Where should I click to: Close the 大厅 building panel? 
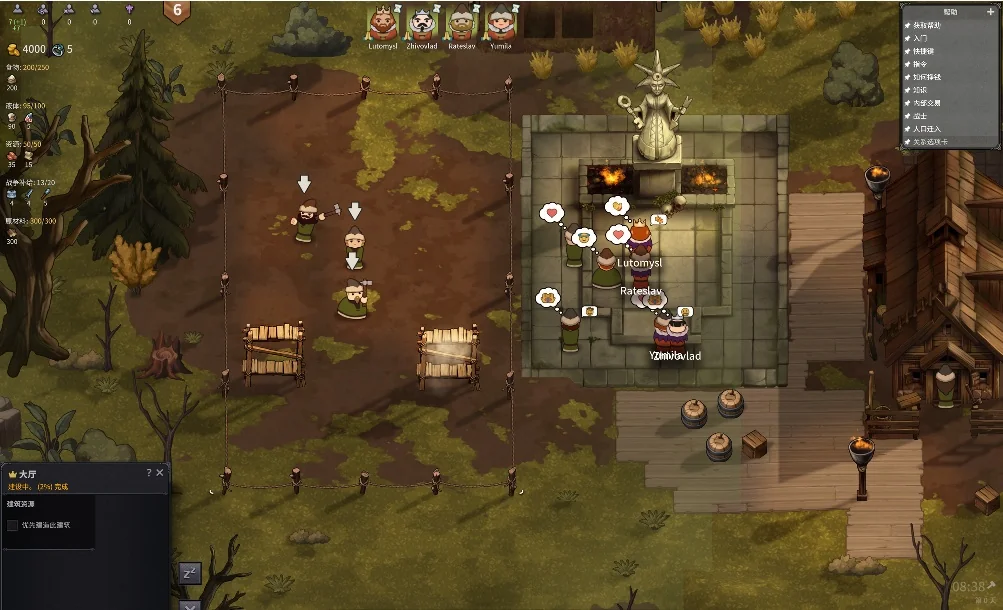[160, 473]
